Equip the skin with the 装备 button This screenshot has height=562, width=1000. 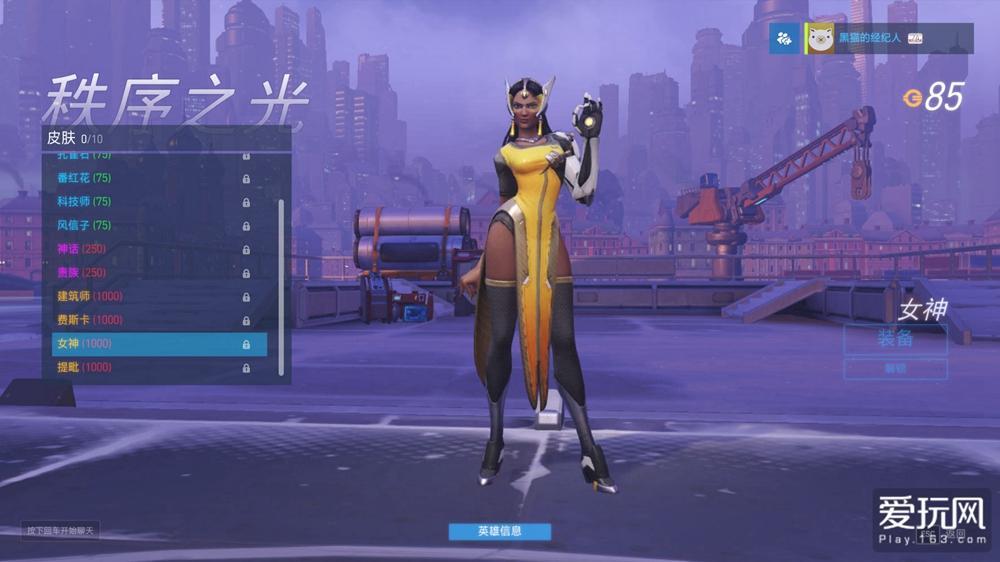coord(895,338)
